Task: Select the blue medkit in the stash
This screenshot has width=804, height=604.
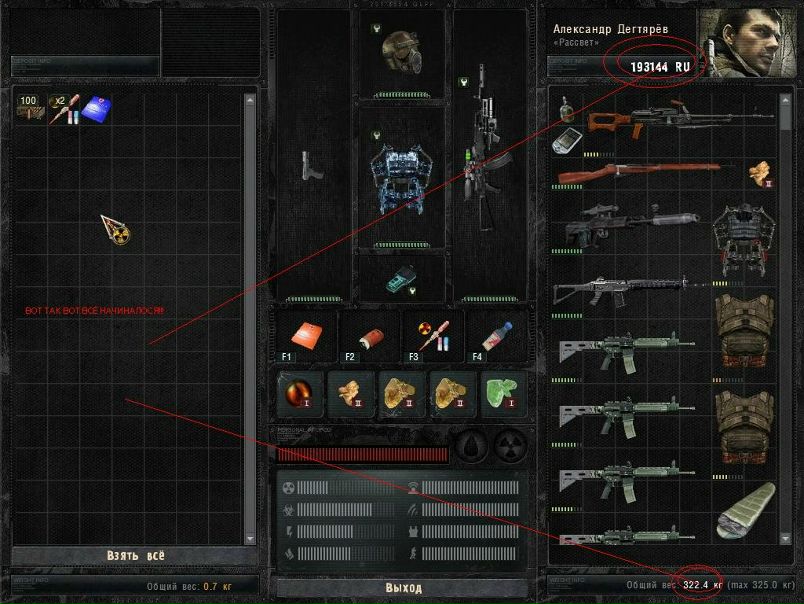Action: [x=96, y=108]
